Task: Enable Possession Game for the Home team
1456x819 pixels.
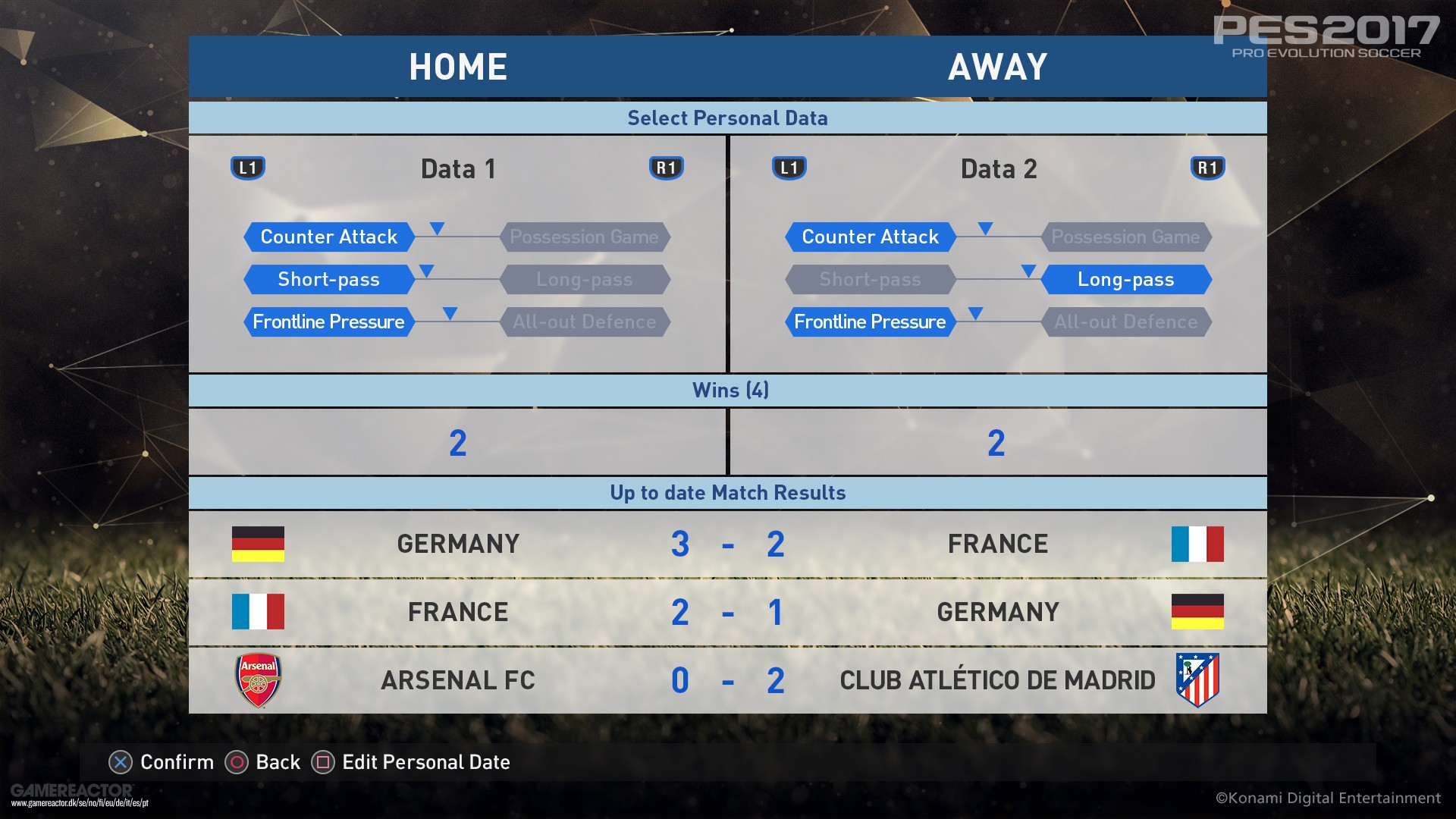Action: coord(585,237)
